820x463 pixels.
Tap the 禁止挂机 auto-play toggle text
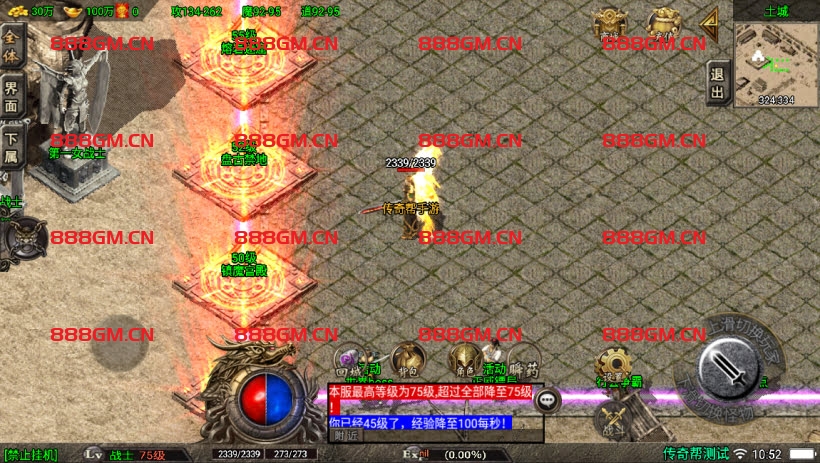pos(31,455)
